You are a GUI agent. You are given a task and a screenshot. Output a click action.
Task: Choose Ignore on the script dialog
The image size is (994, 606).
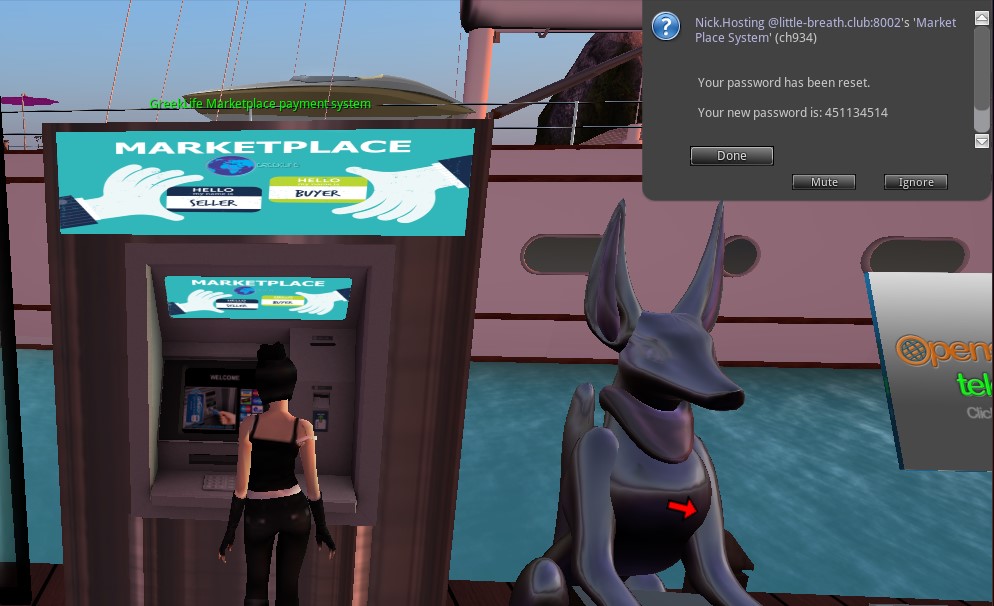(x=915, y=182)
